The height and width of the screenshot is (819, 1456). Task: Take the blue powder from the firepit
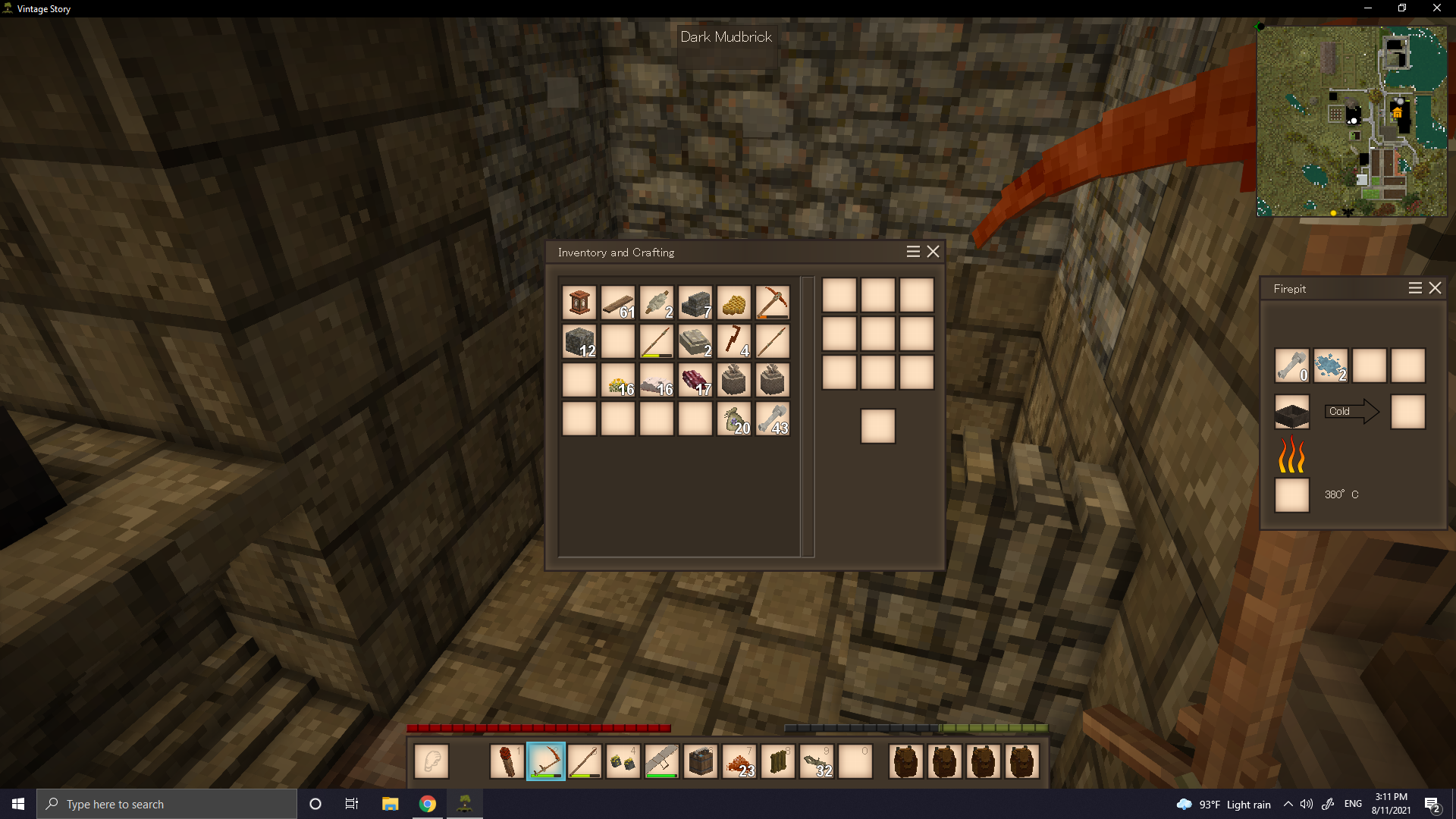[1330, 366]
